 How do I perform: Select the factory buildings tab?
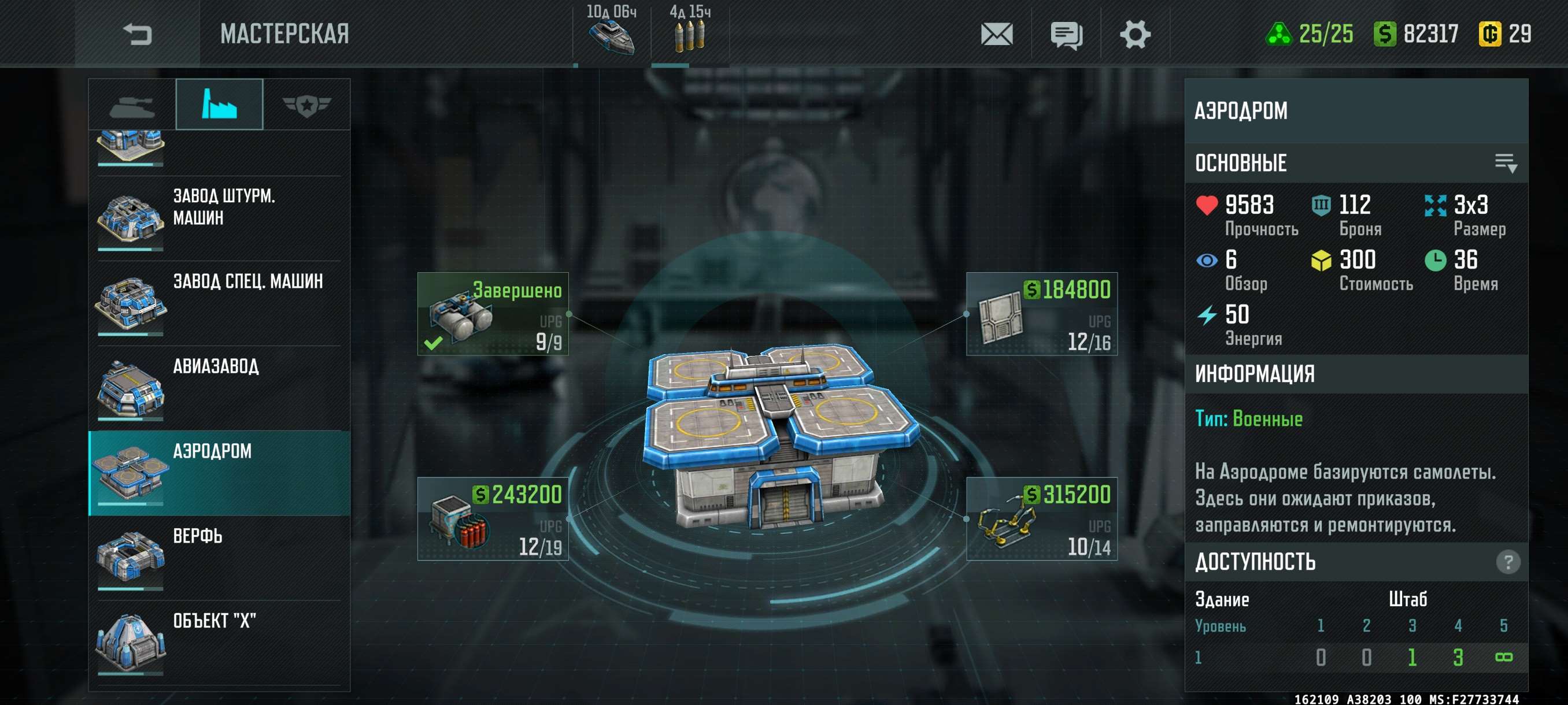click(219, 105)
